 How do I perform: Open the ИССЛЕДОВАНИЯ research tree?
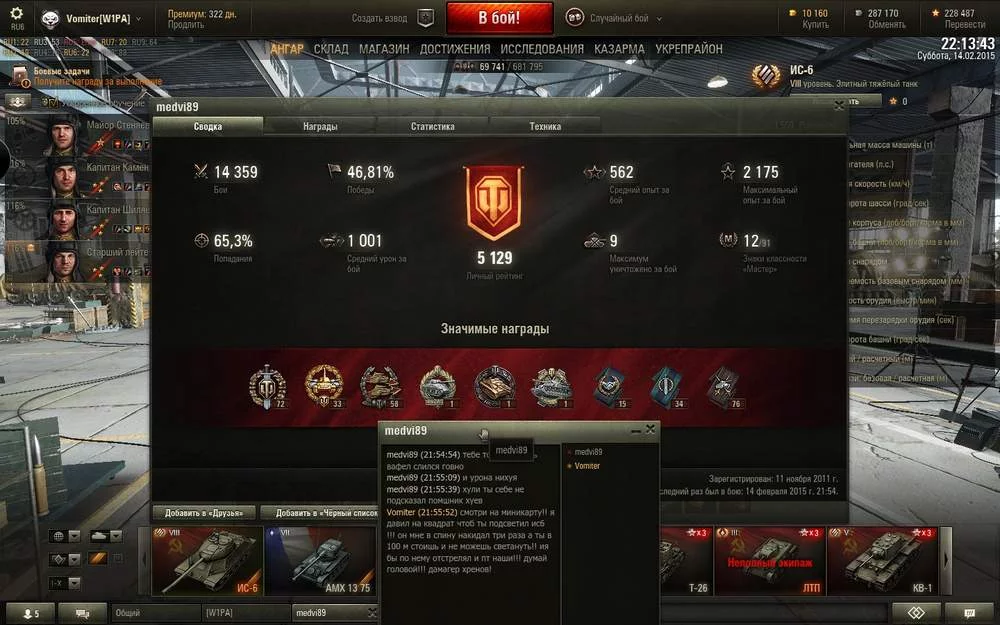click(x=542, y=49)
